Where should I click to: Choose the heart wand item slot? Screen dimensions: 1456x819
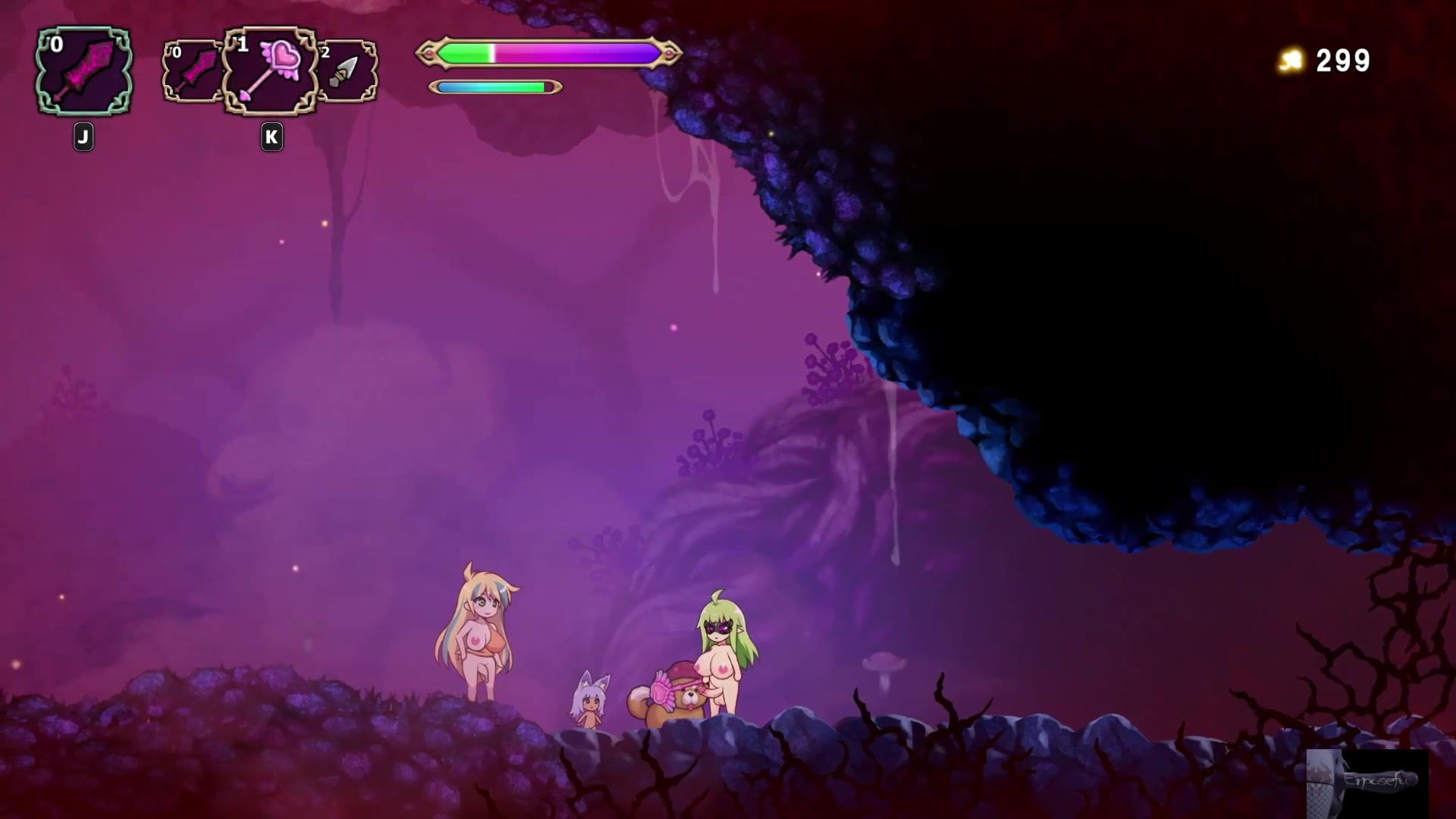pyautogui.click(x=270, y=71)
